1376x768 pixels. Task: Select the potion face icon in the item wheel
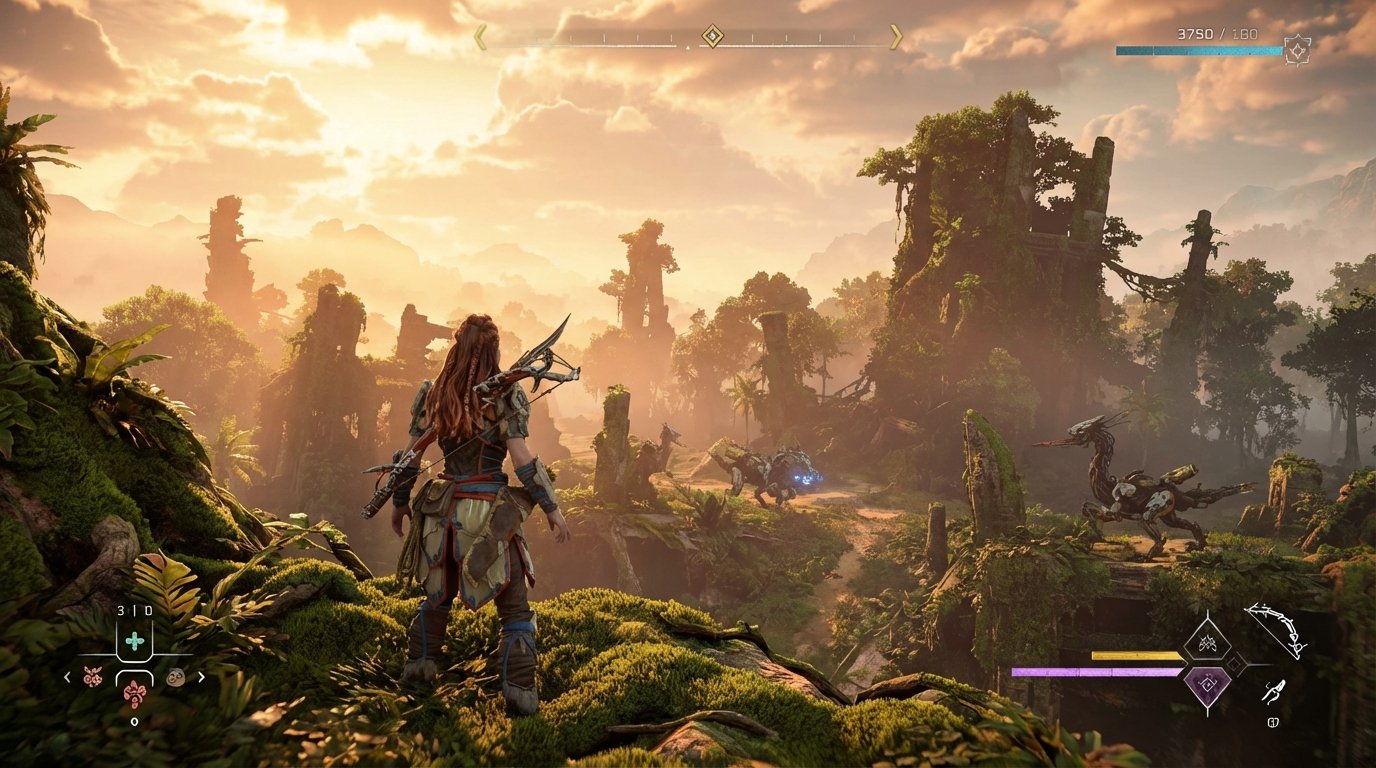pos(176,677)
